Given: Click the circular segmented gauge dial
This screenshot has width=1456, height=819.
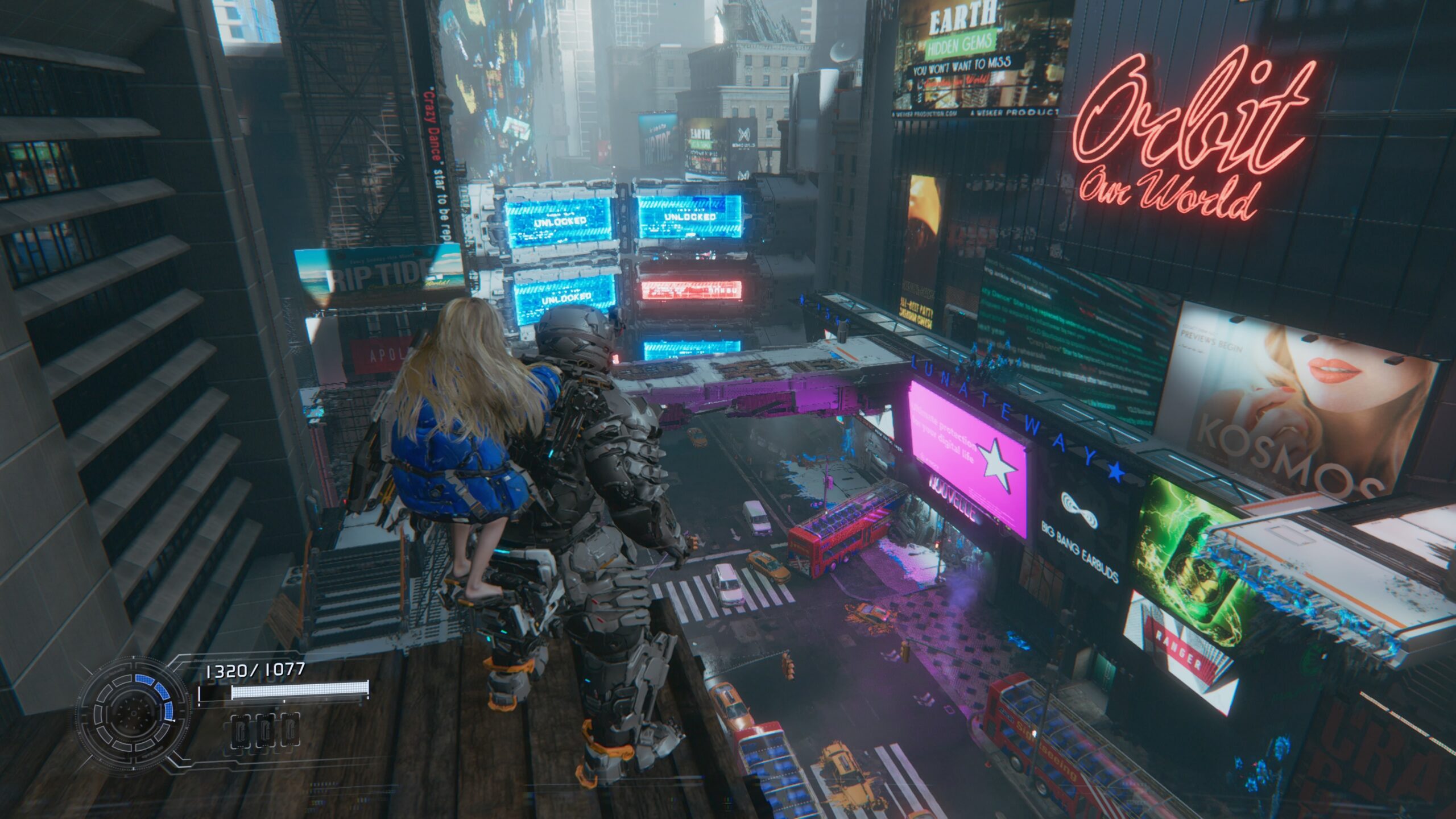Looking at the screenshot, I should tap(134, 713).
